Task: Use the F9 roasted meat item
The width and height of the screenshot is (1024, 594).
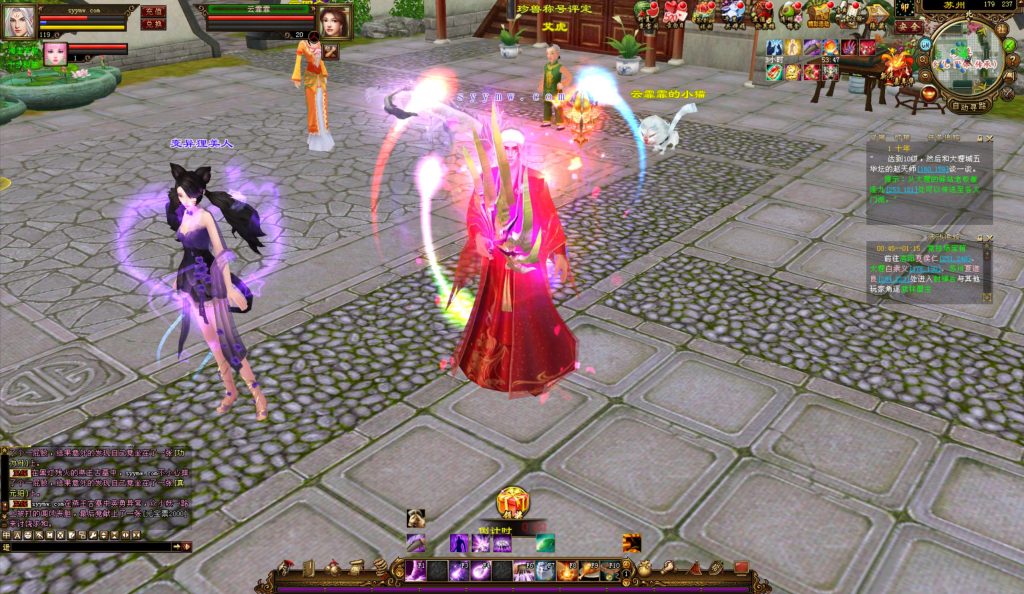Action: (589, 570)
